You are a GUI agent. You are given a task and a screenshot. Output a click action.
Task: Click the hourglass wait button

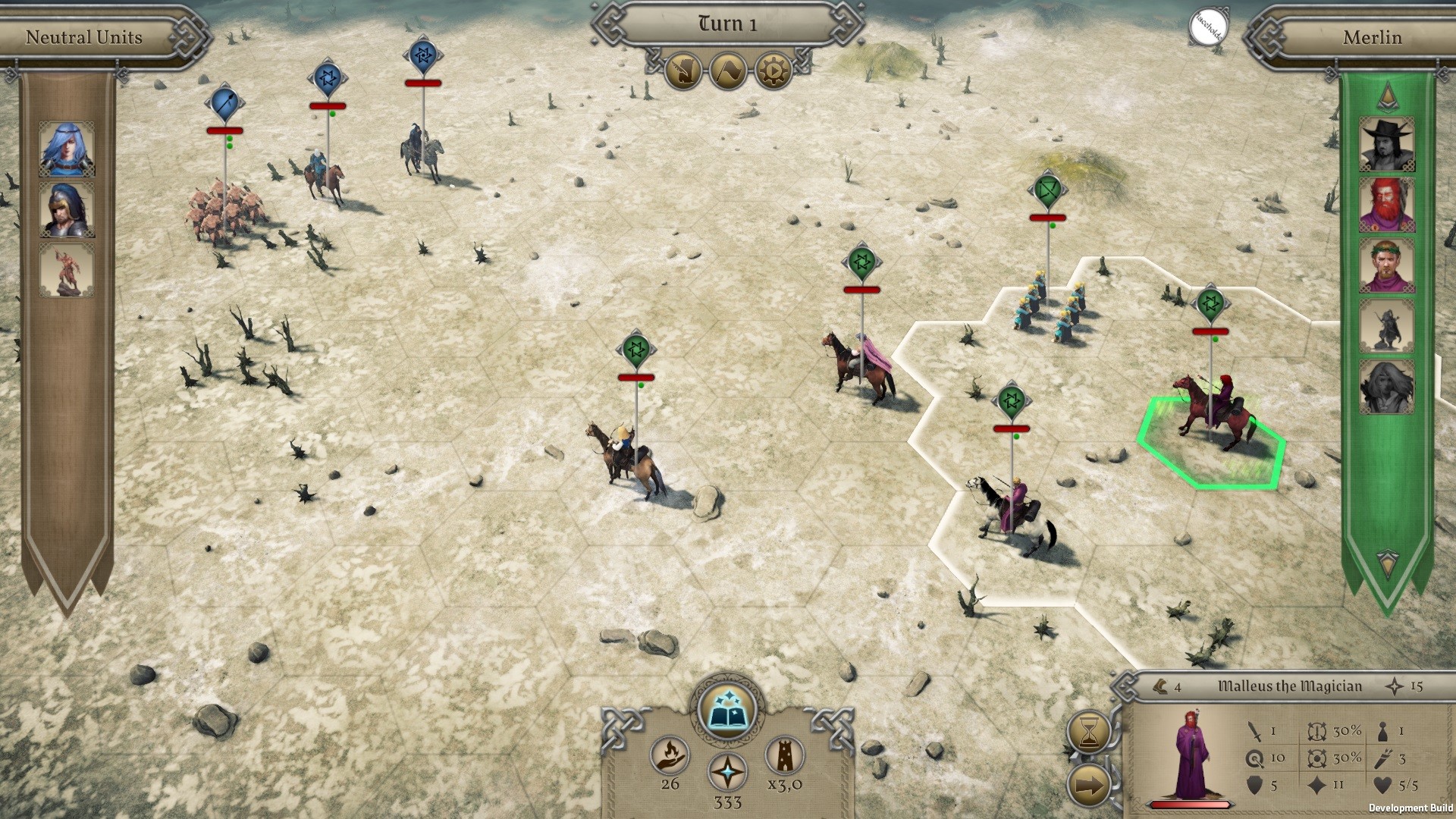1089,732
